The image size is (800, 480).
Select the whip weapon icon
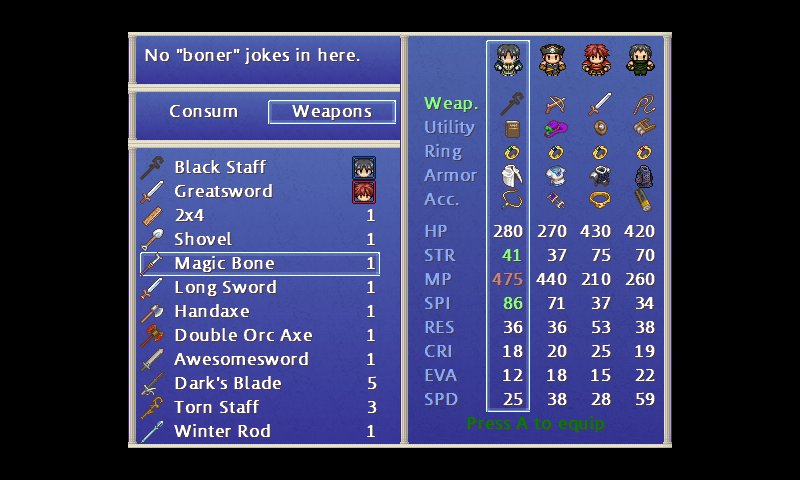[x=642, y=104]
